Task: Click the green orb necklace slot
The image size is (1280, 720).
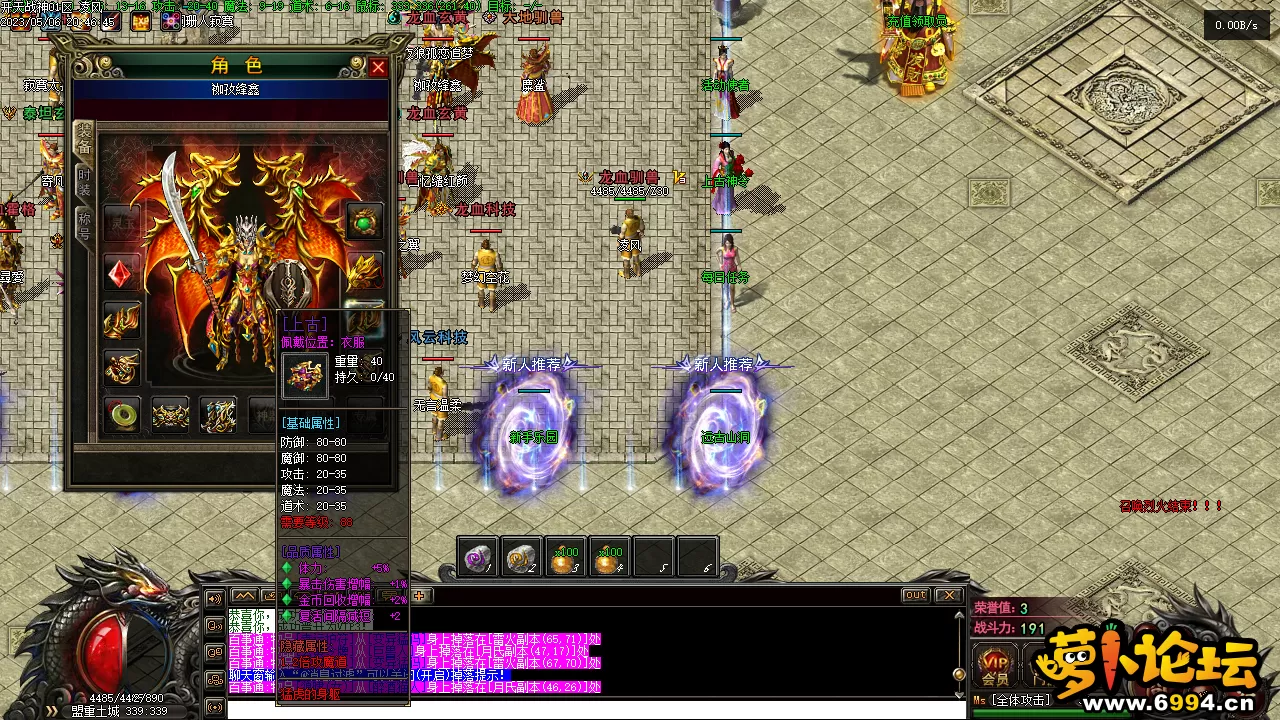Action: tap(364, 220)
